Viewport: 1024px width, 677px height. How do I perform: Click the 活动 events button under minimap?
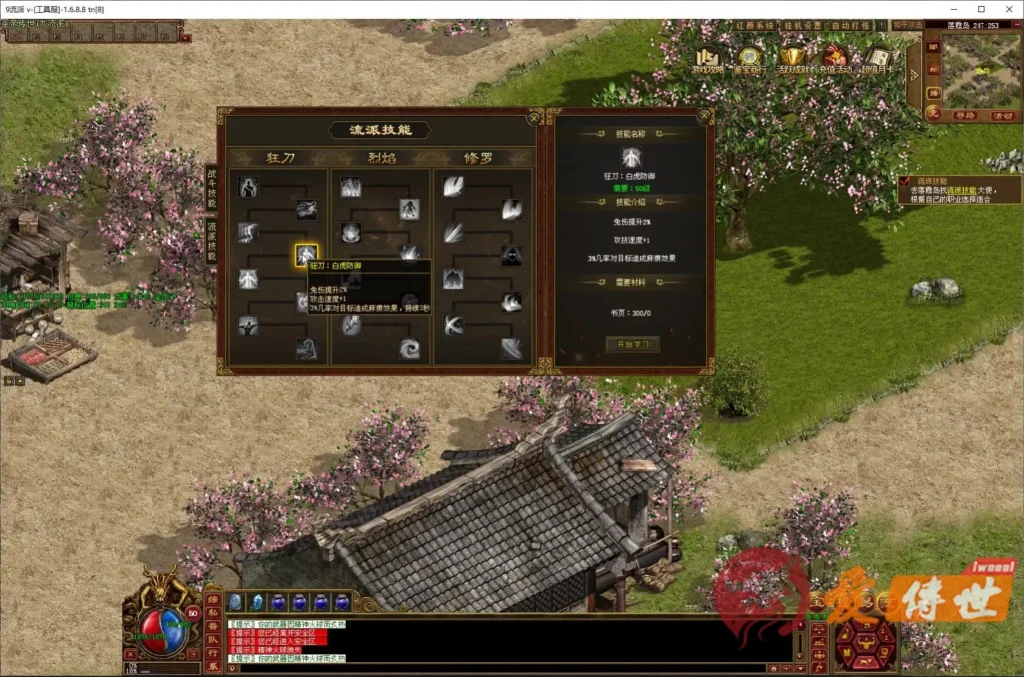pyautogui.click(x=1002, y=116)
